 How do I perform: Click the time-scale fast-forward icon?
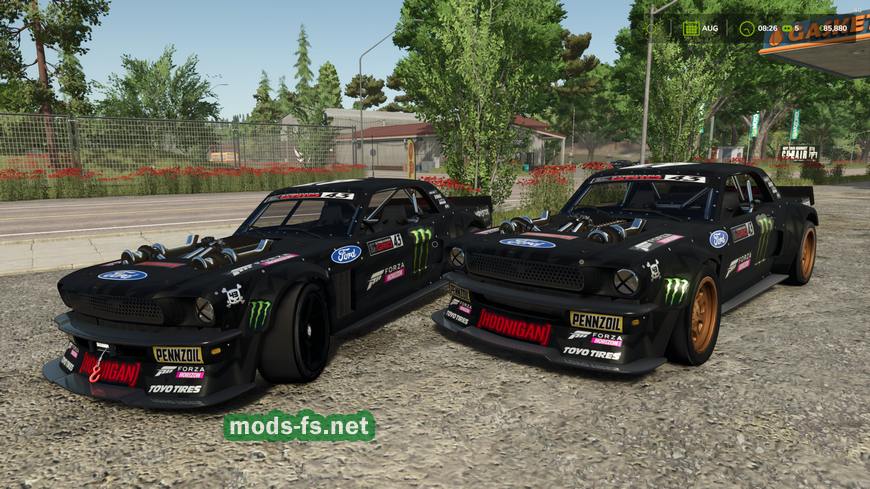[x=785, y=28]
